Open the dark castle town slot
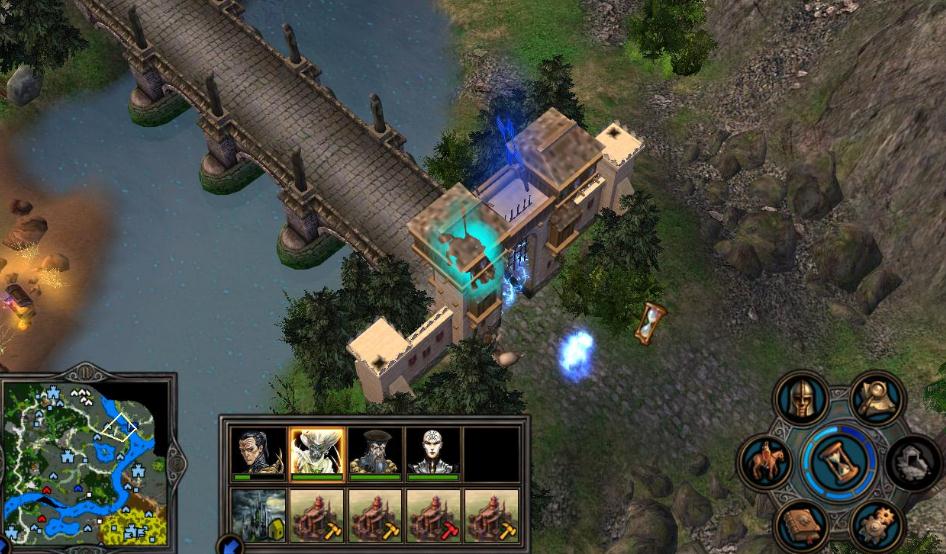946x554 pixels. click(x=258, y=515)
